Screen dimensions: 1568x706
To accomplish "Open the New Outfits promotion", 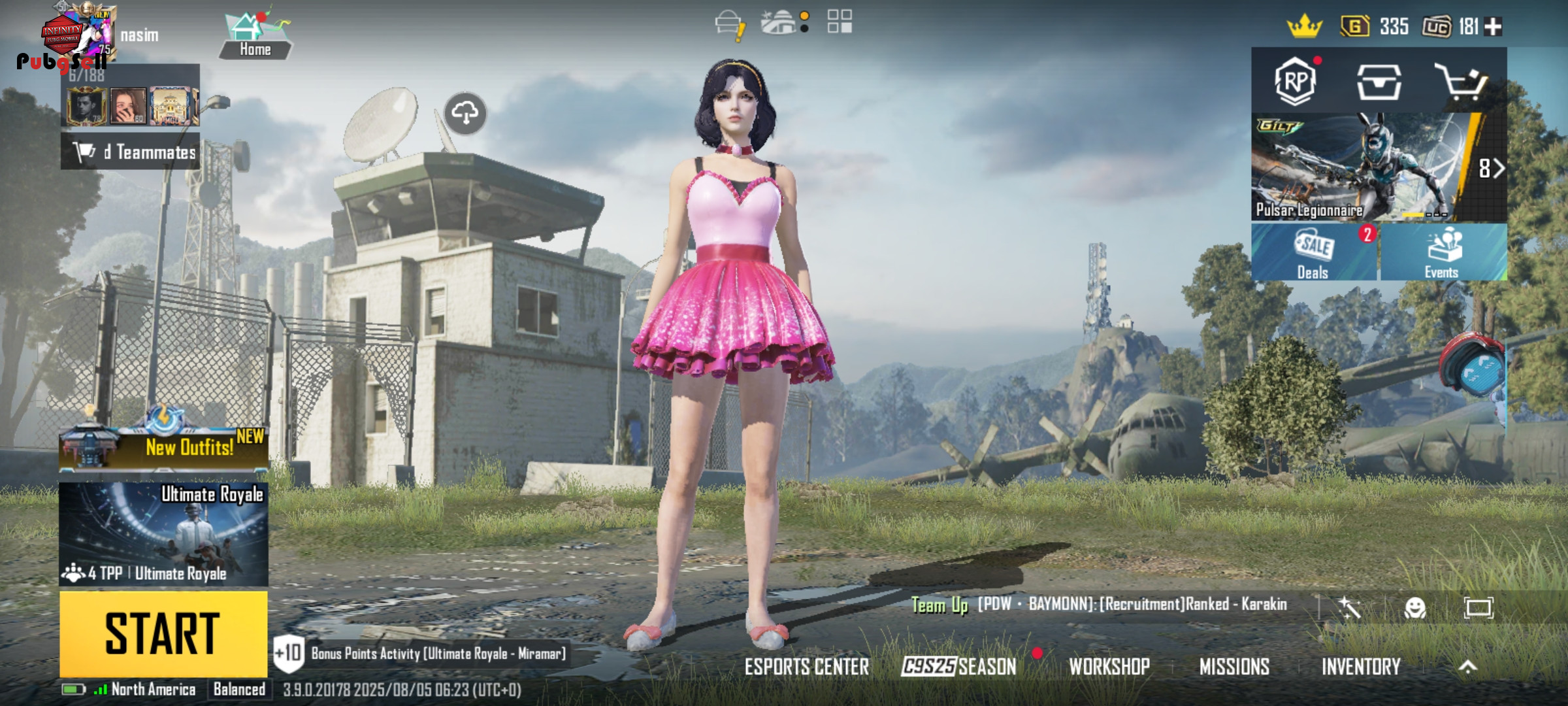I will [163, 446].
